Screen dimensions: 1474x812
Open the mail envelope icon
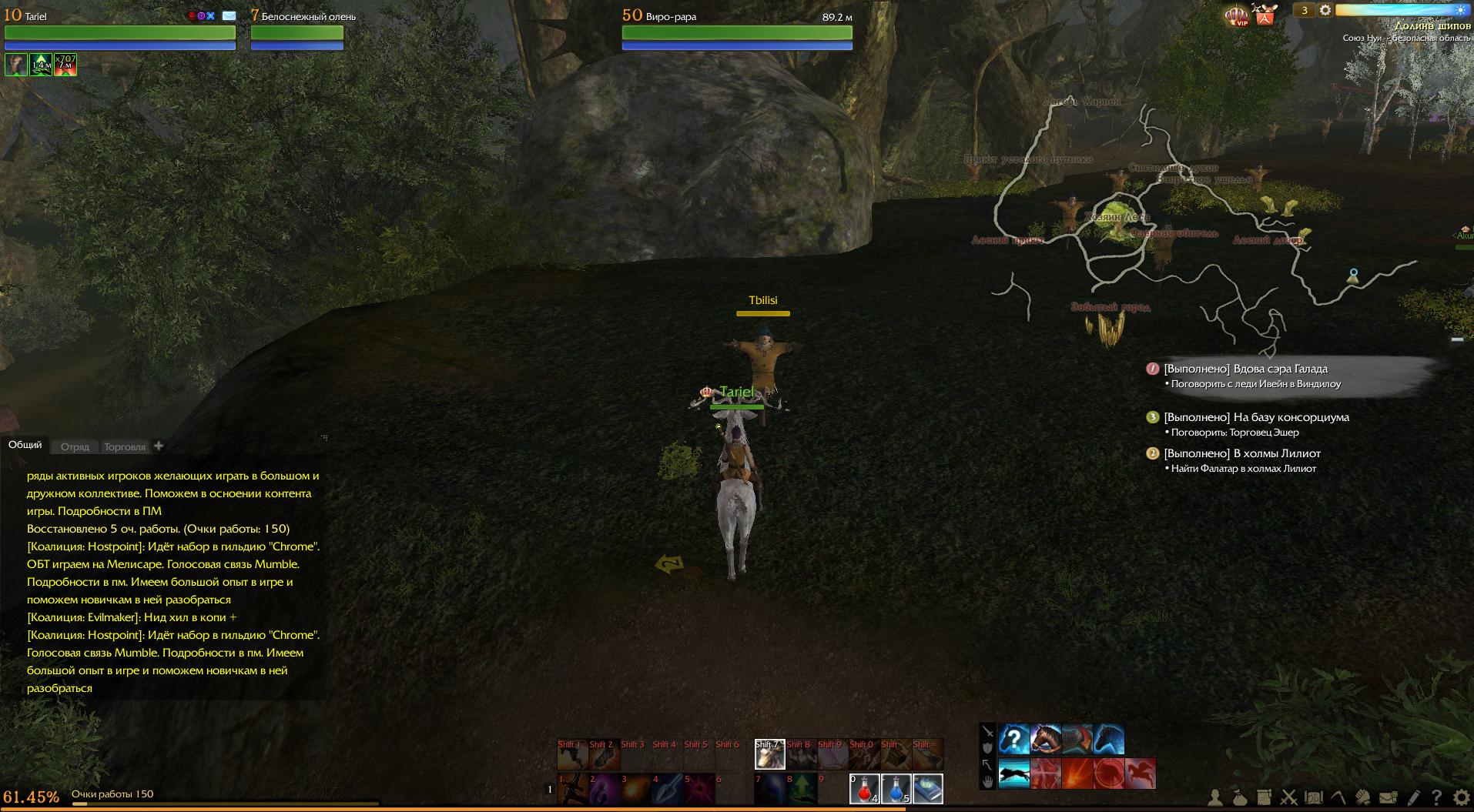point(1389,798)
